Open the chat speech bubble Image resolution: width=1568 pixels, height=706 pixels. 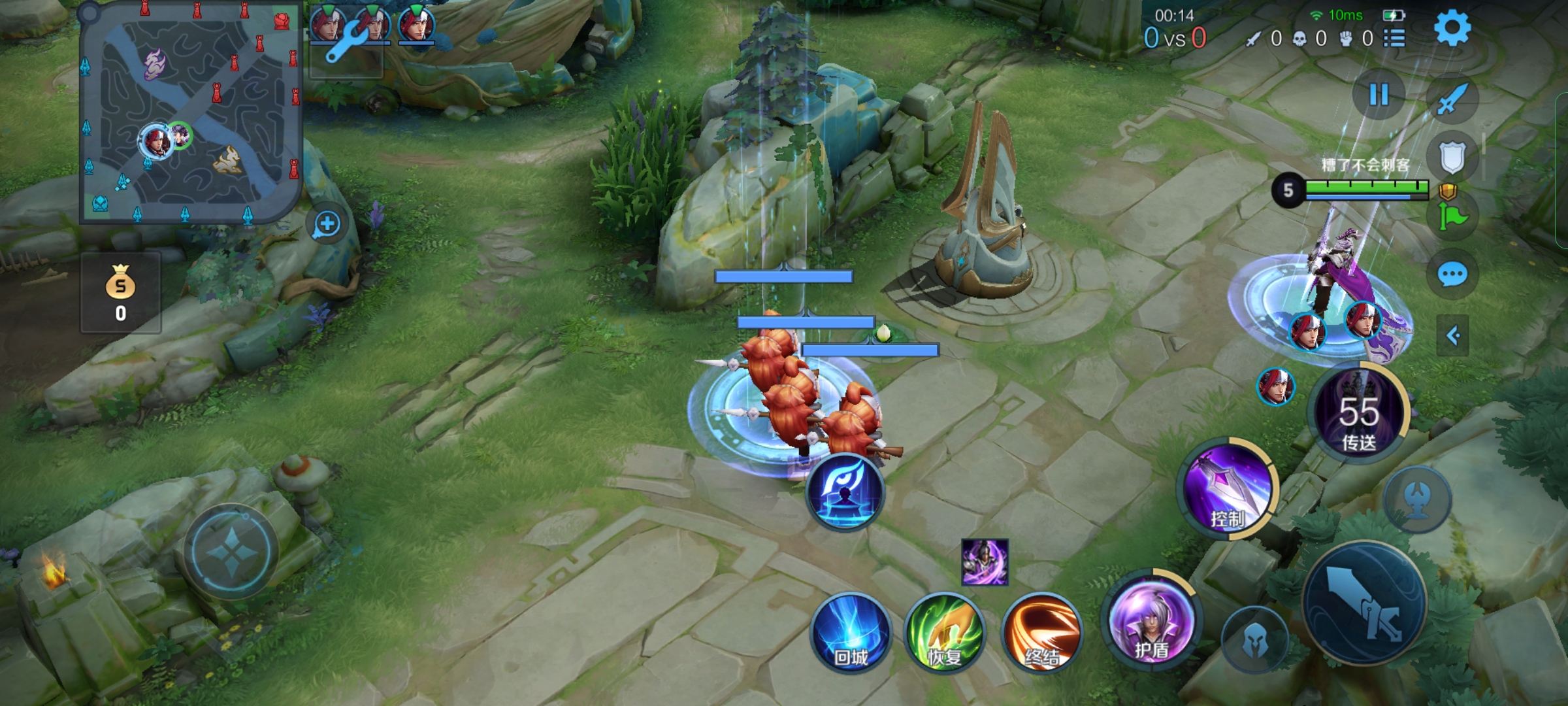[x=1452, y=275]
